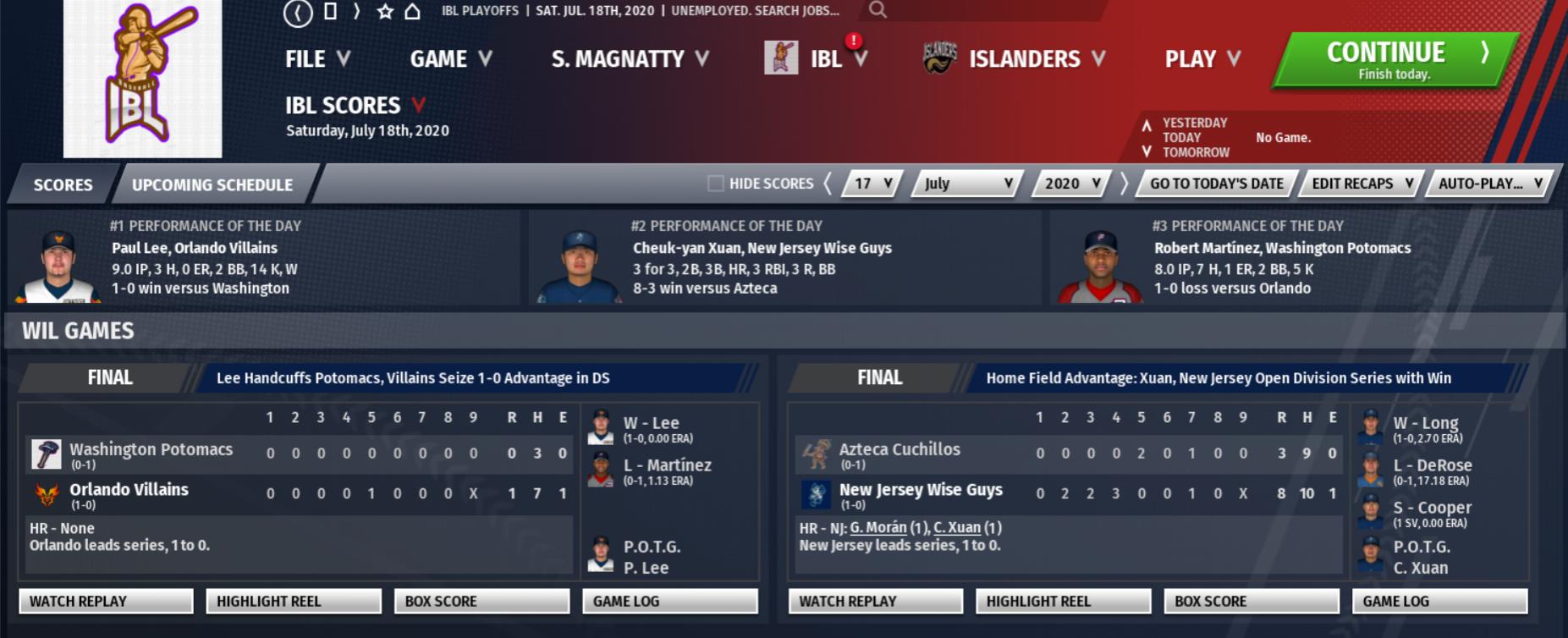The image size is (1568, 638).
Task: Open the Edit Recaps dropdown
Action: [1362, 184]
